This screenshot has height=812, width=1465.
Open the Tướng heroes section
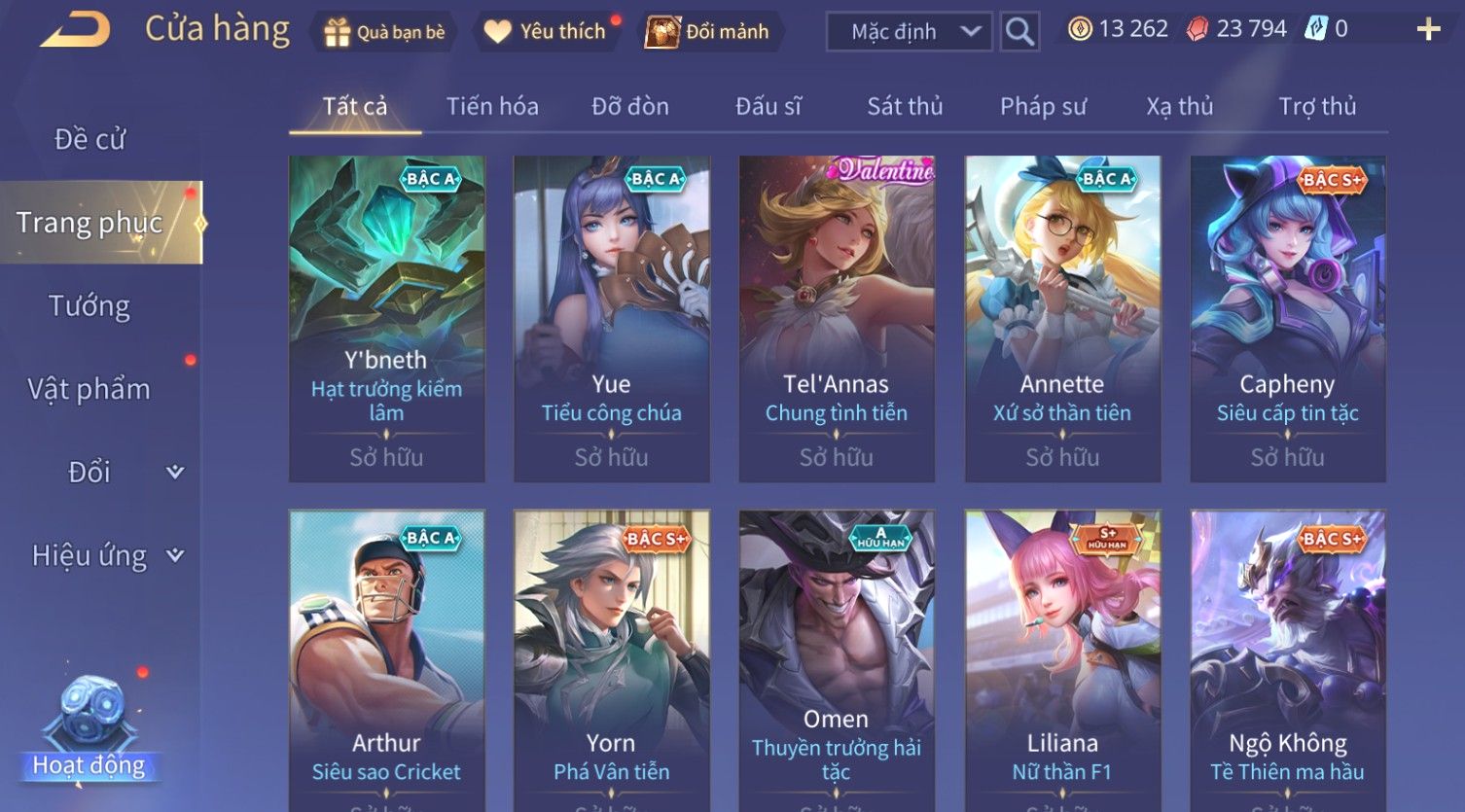[x=89, y=306]
